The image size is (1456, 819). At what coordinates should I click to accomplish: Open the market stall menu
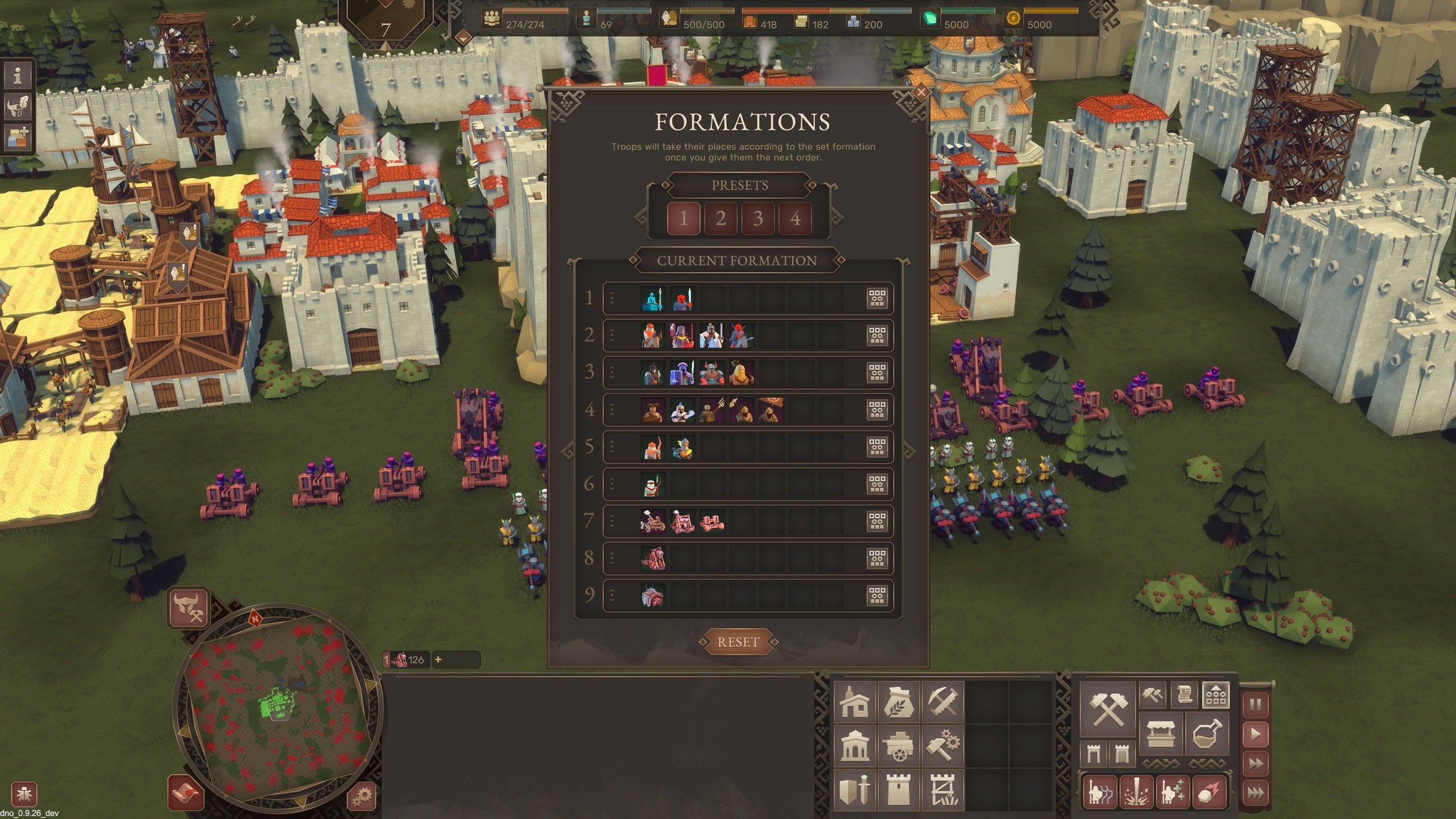point(1161,733)
